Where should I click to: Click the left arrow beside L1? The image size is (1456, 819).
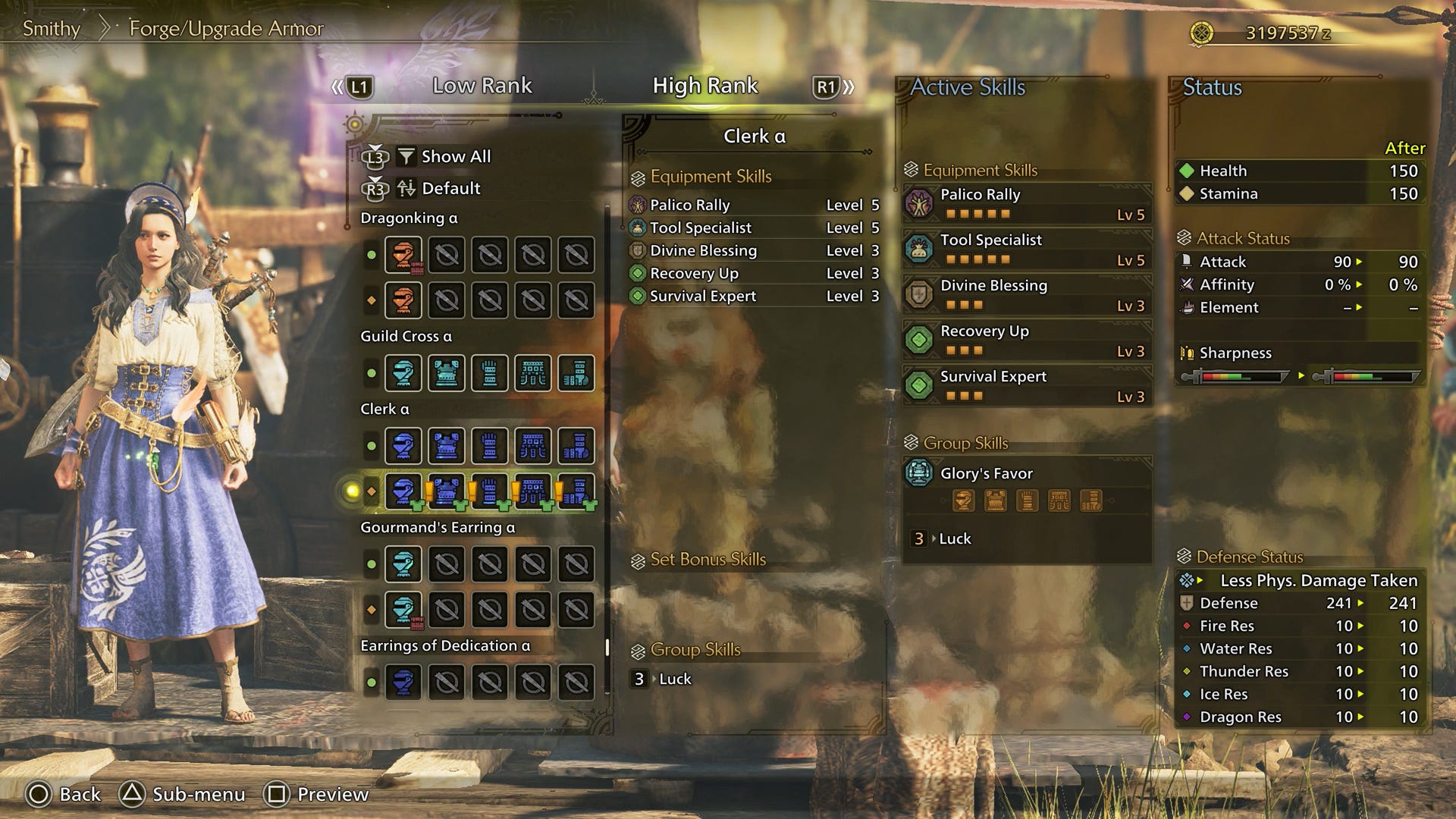[x=335, y=86]
